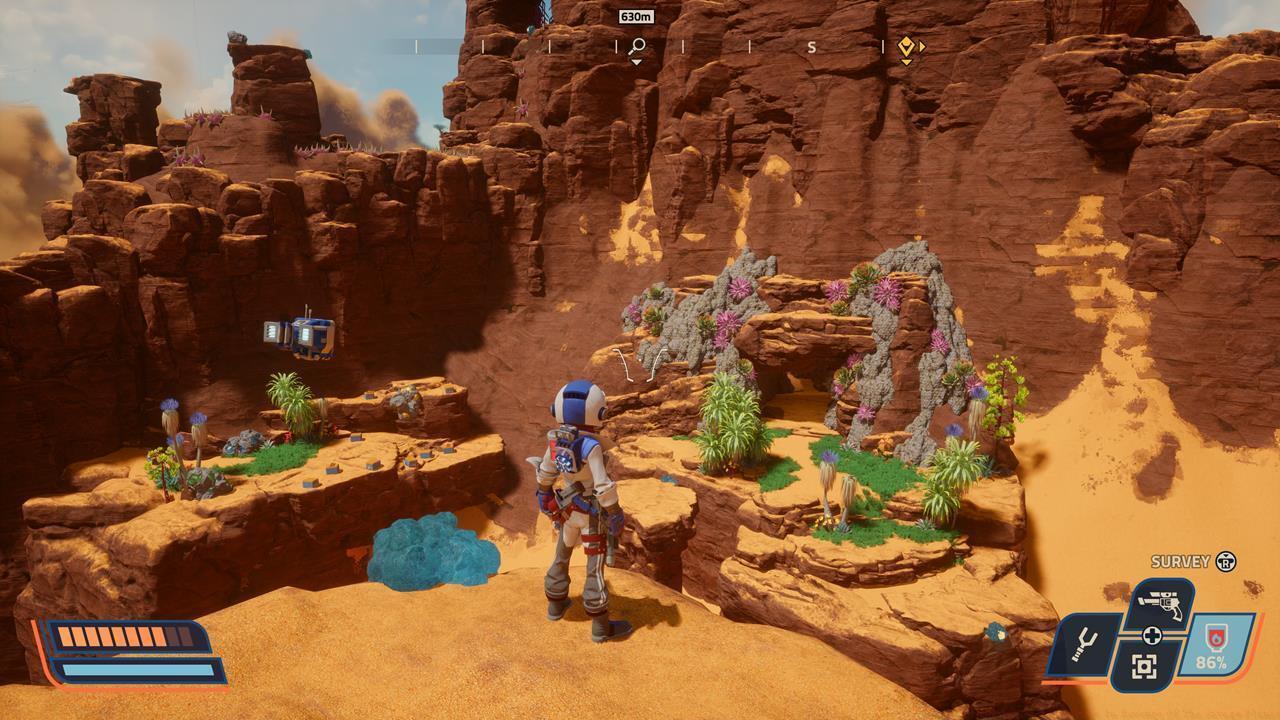Click the down chevron beneath the magnifier icon

636,61
